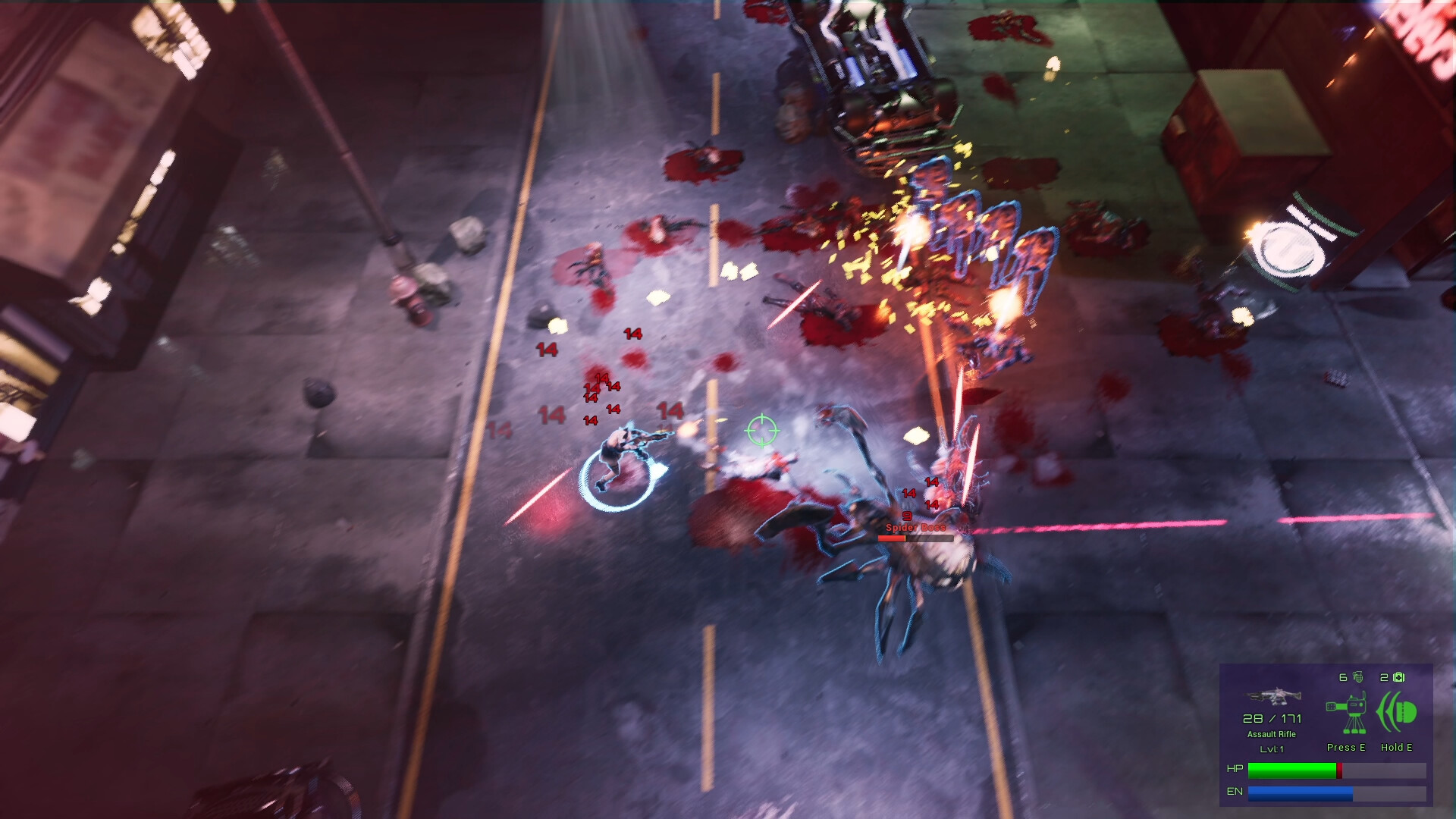Click the red damage number 9 above Spider Boss
The height and width of the screenshot is (819, 1456).
[x=907, y=516]
